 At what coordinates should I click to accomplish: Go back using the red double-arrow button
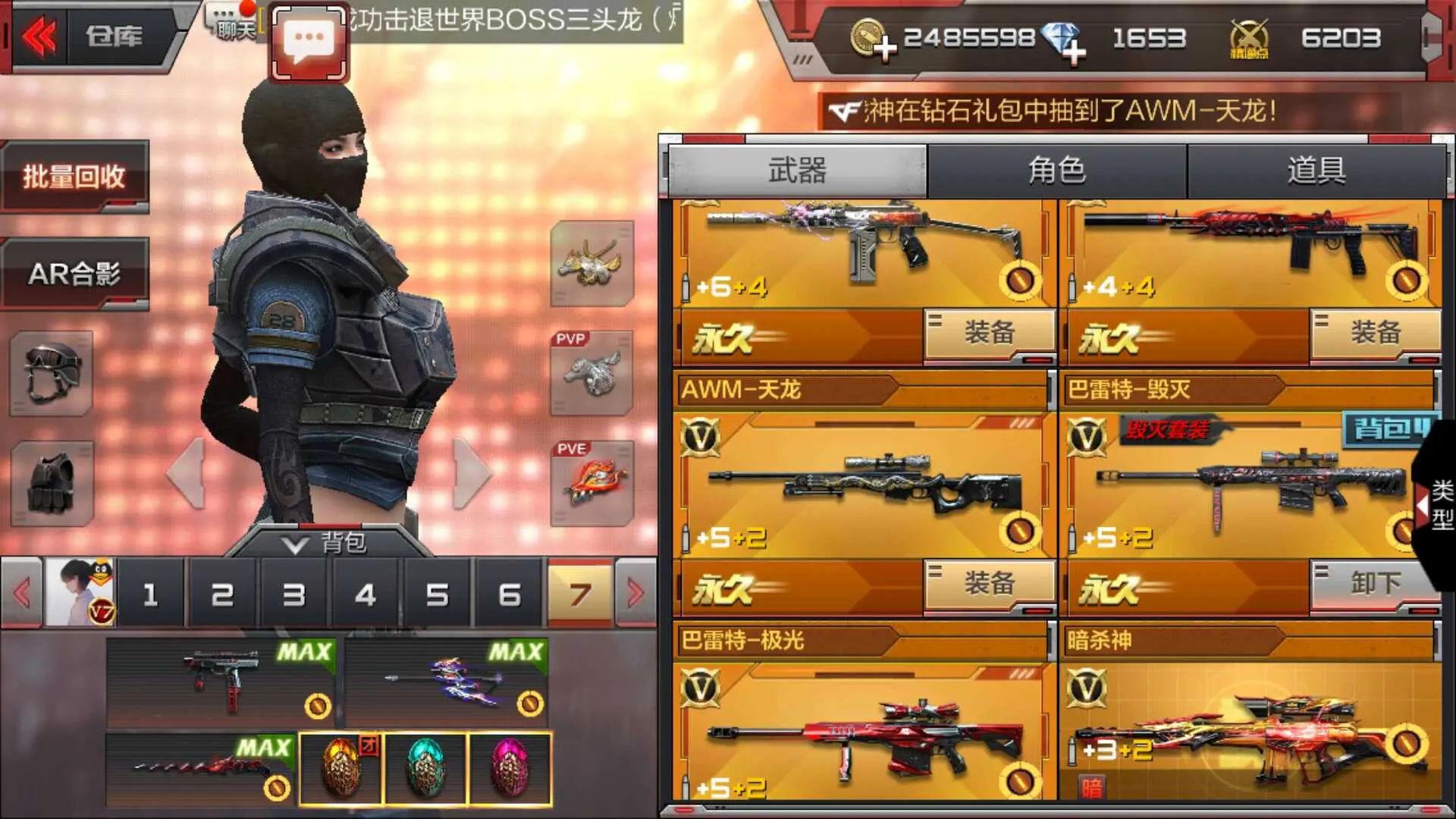pyautogui.click(x=39, y=36)
